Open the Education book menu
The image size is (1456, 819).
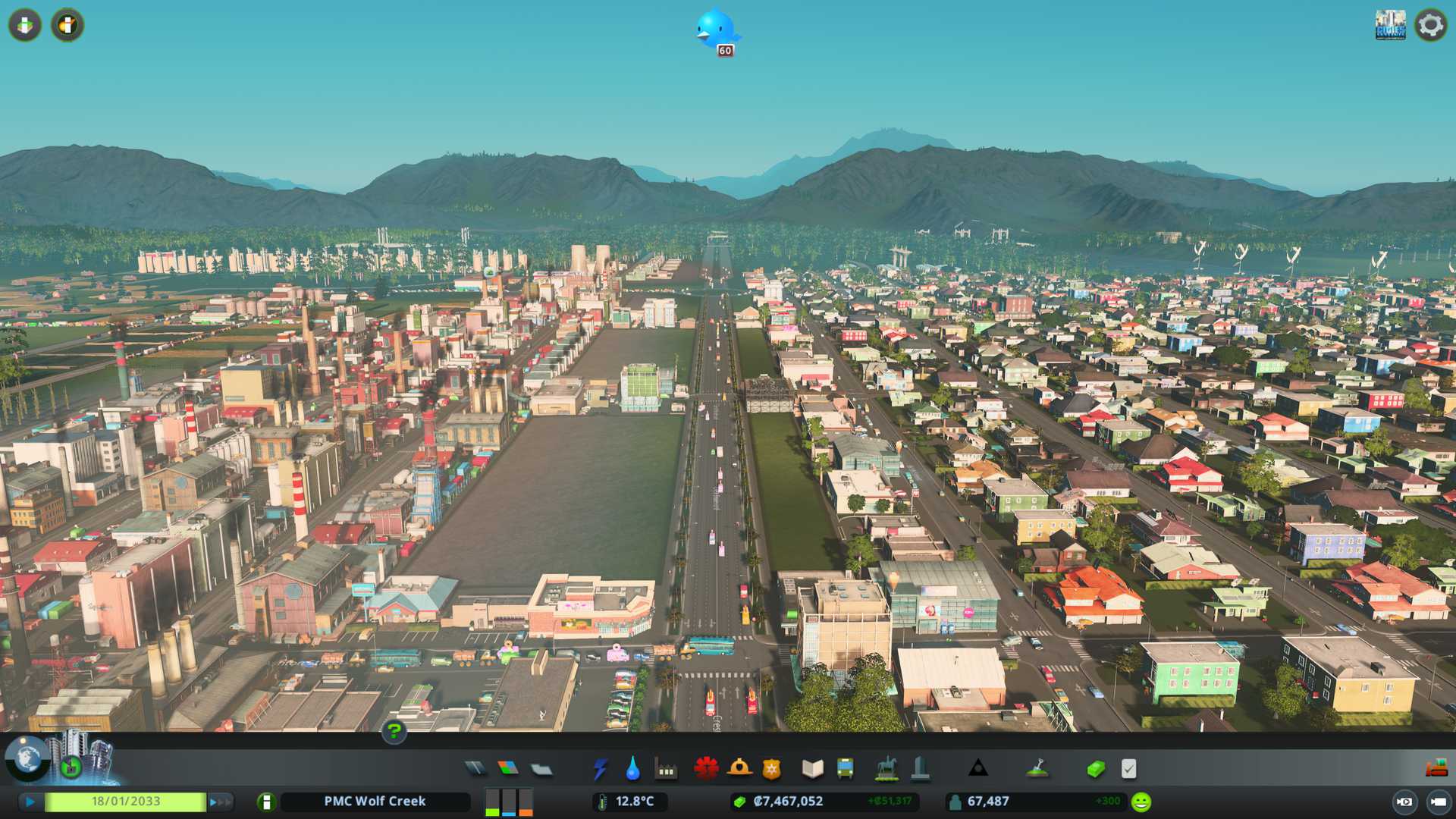tap(812, 769)
